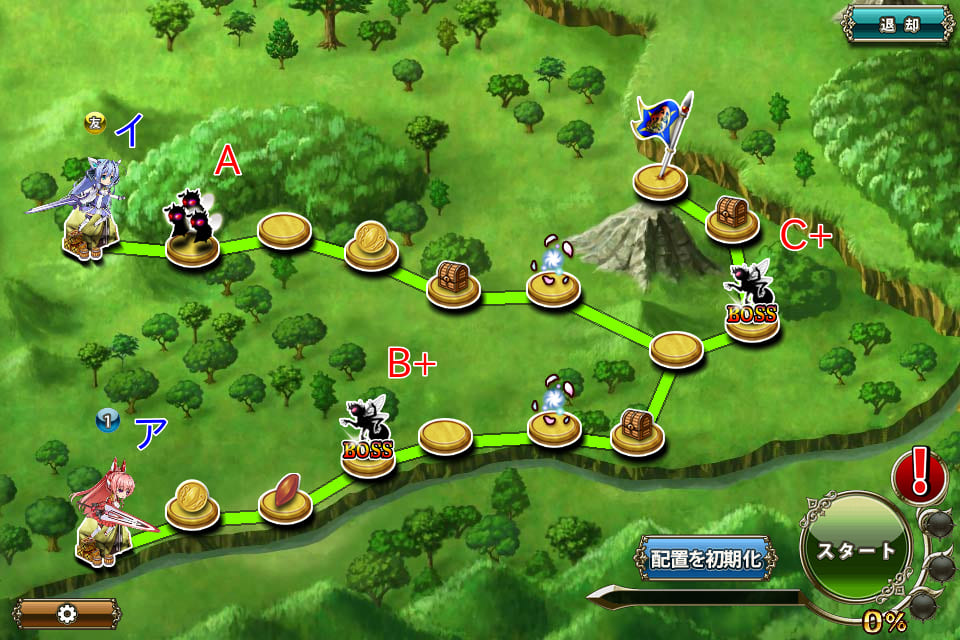Reset placement with 配置を初期化

point(707,558)
